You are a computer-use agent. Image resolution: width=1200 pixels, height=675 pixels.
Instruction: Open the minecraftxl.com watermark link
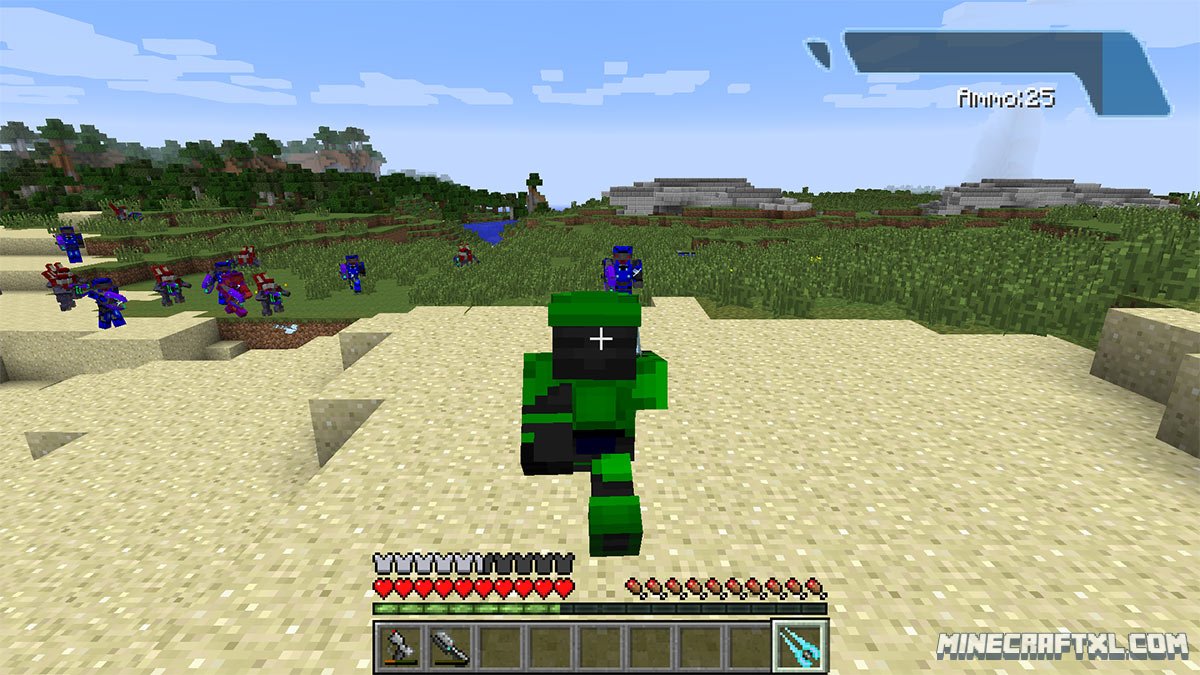click(1062, 646)
